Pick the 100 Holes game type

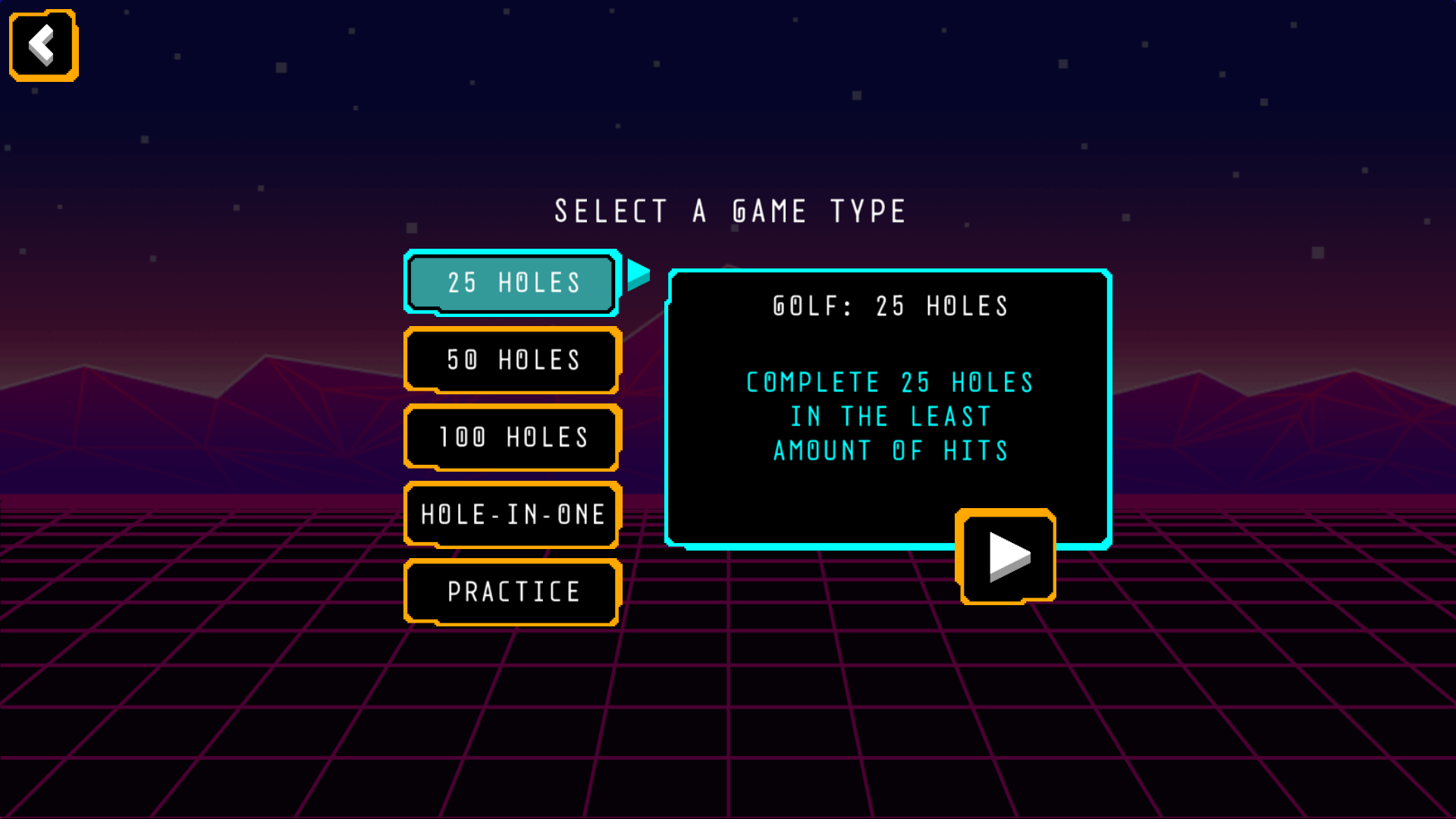point(513,438)
